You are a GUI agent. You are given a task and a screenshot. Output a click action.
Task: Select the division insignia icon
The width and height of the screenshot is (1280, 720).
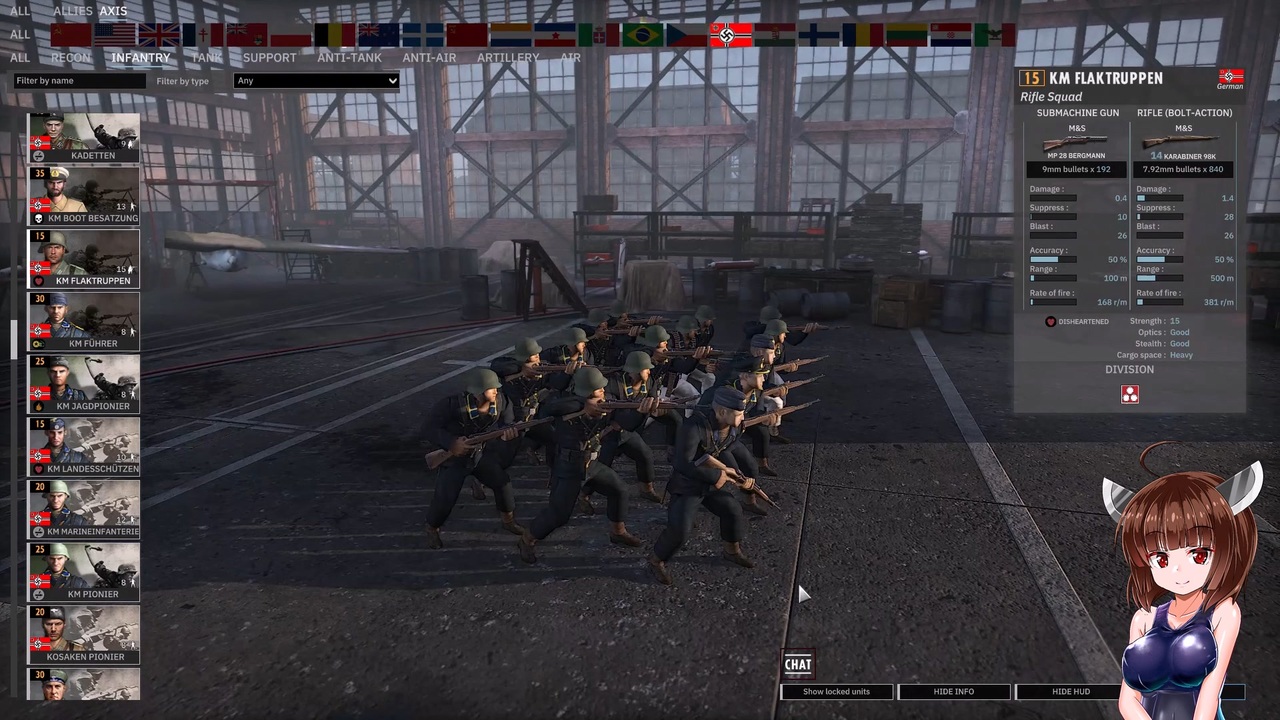click(x=1129, y=394)
